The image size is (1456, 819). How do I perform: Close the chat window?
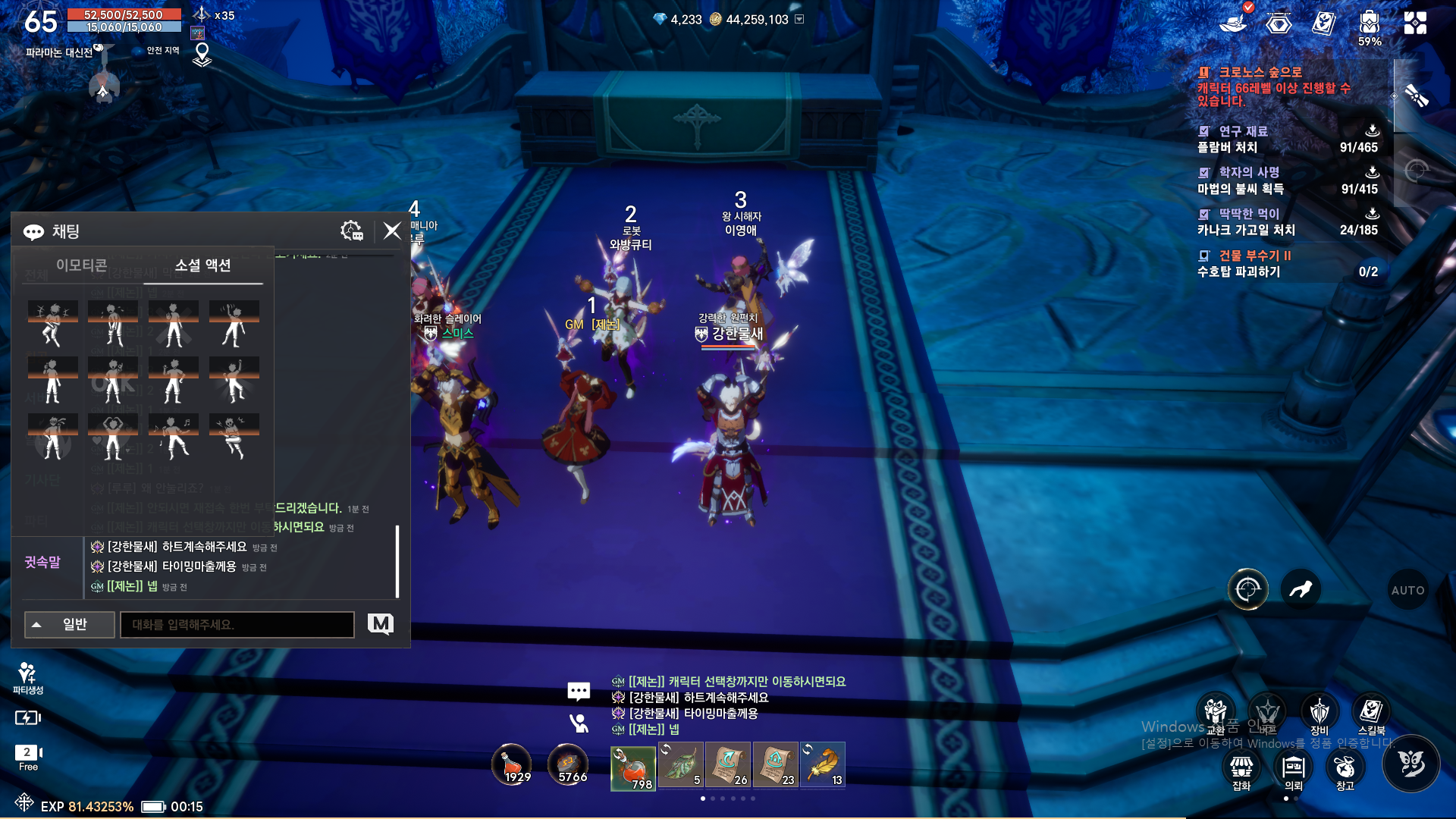(392, 231)
